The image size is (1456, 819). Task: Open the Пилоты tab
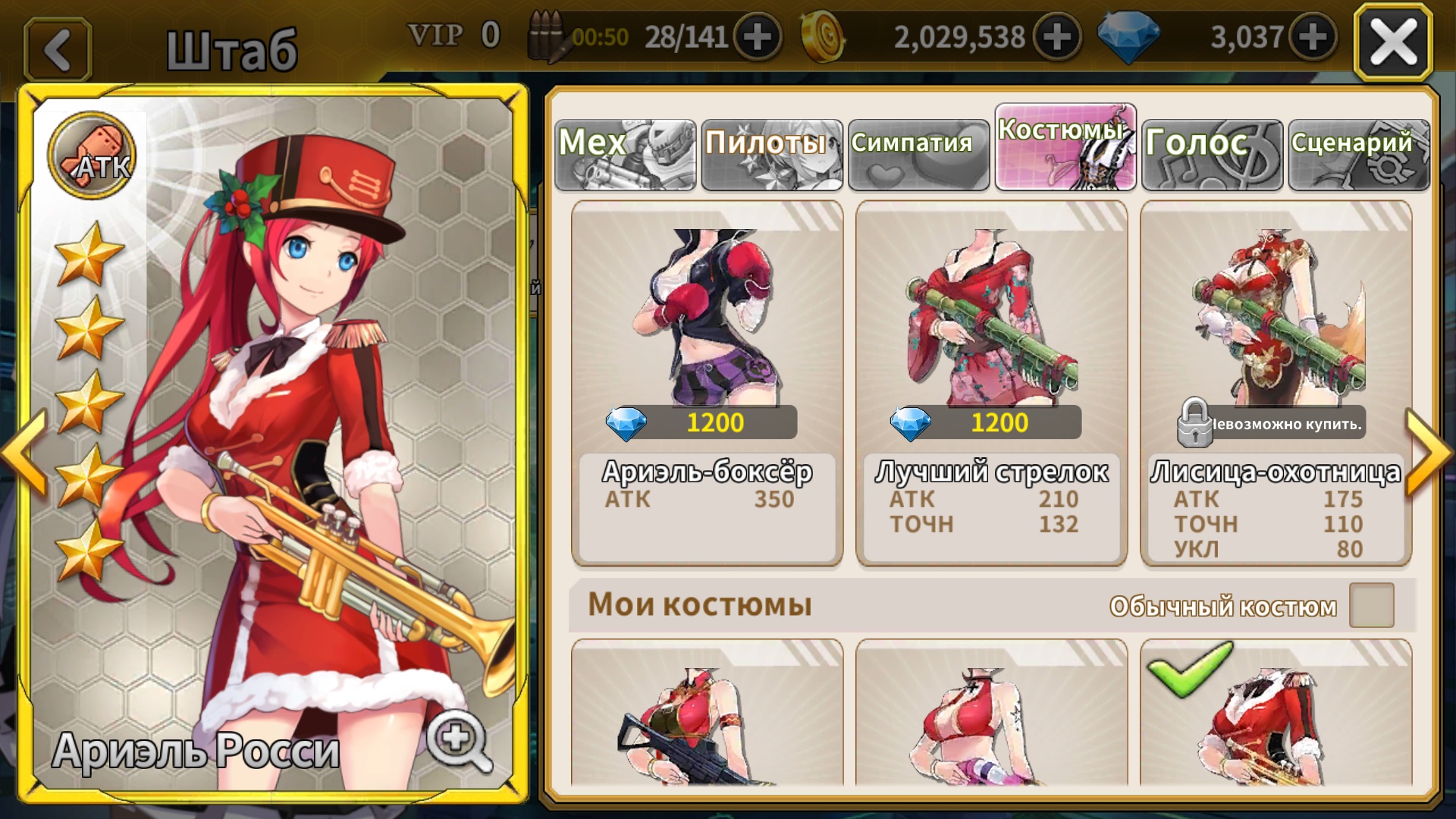tap(771, 154)
